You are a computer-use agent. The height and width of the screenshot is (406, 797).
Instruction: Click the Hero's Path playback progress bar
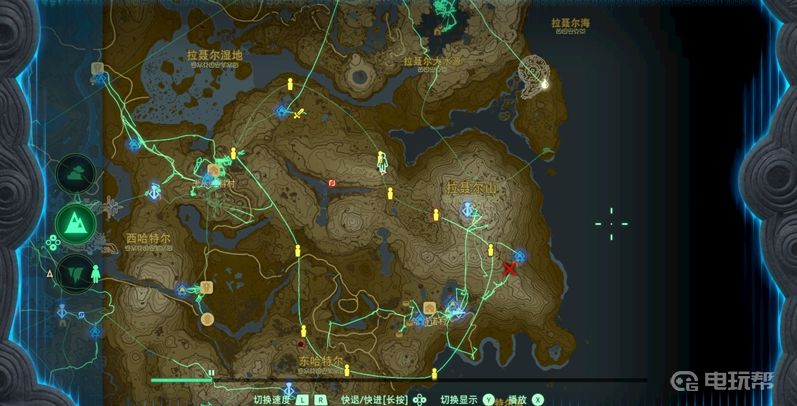pos(400,380)
